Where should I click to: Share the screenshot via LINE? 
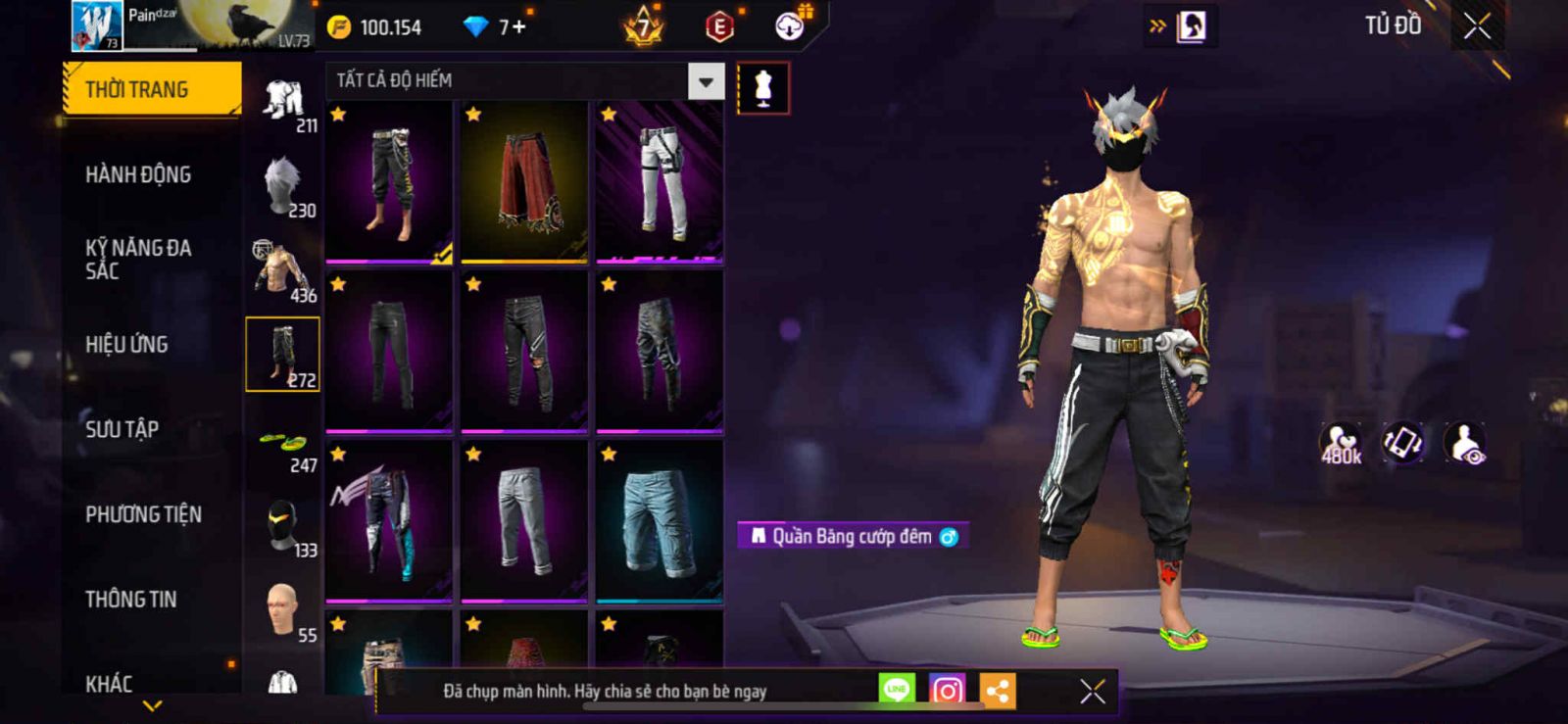click(896, 690)
